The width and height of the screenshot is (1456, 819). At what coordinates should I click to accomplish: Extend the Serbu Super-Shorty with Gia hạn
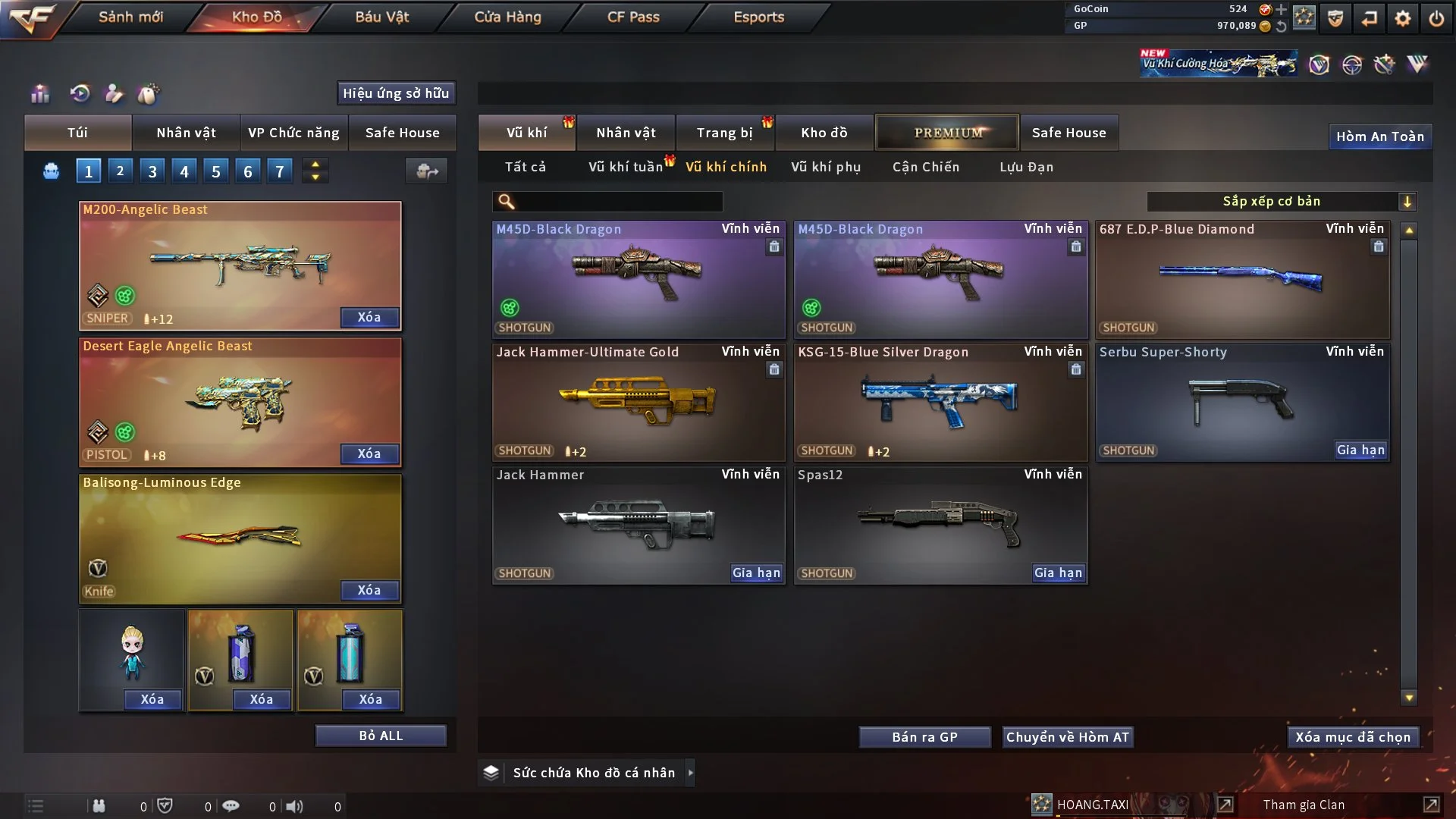click(x=1360, y=450)
